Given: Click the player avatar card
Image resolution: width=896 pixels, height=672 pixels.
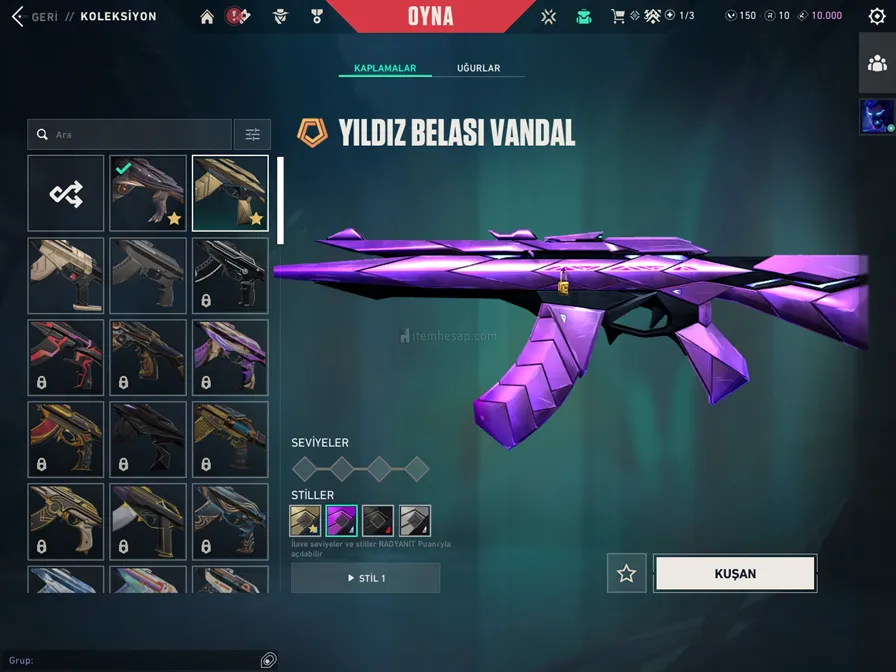Looking at the screenshot, I should (877, 116).
